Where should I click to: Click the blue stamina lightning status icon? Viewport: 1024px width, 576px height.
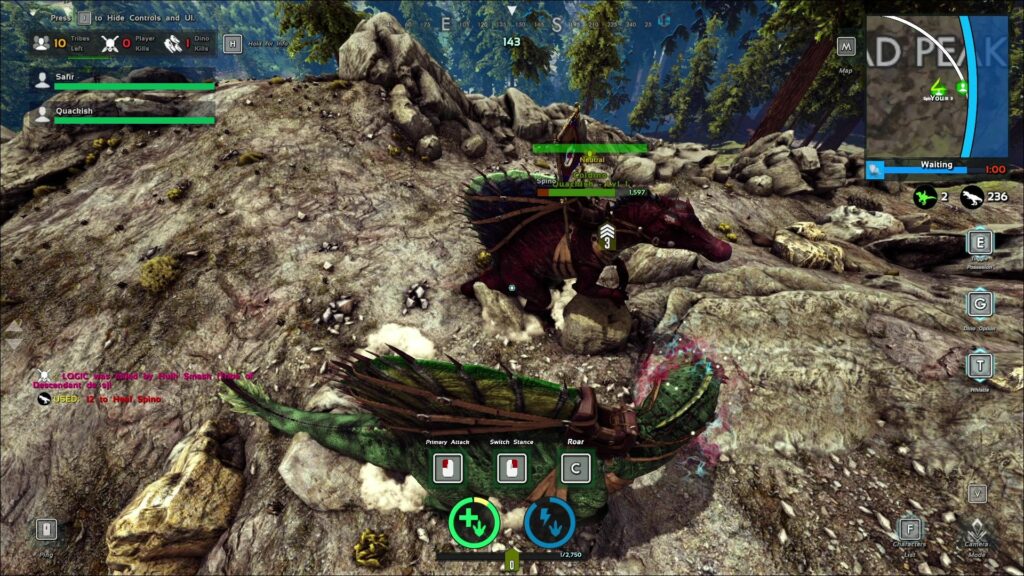(549, 521)
